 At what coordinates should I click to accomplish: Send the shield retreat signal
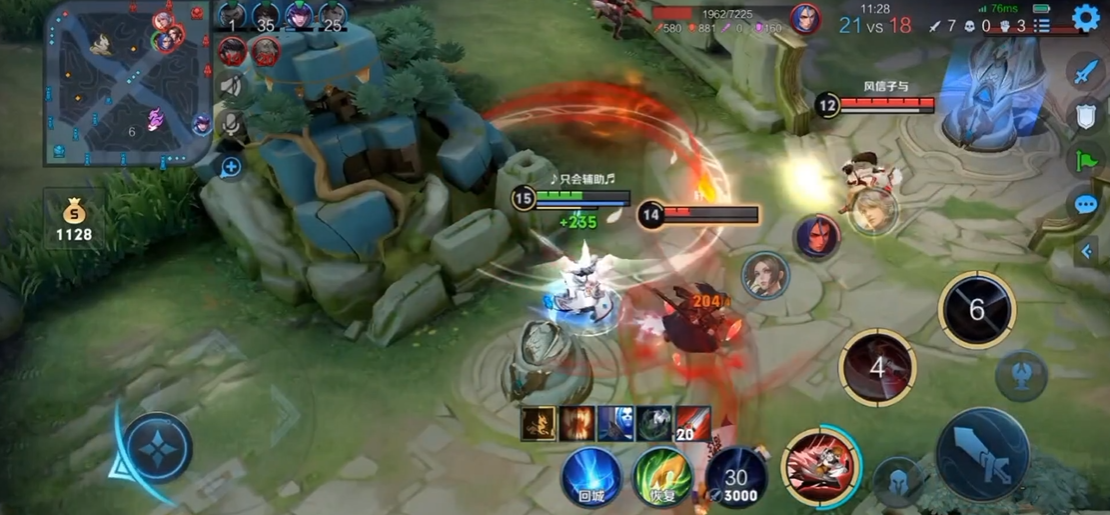point(1085,115)
